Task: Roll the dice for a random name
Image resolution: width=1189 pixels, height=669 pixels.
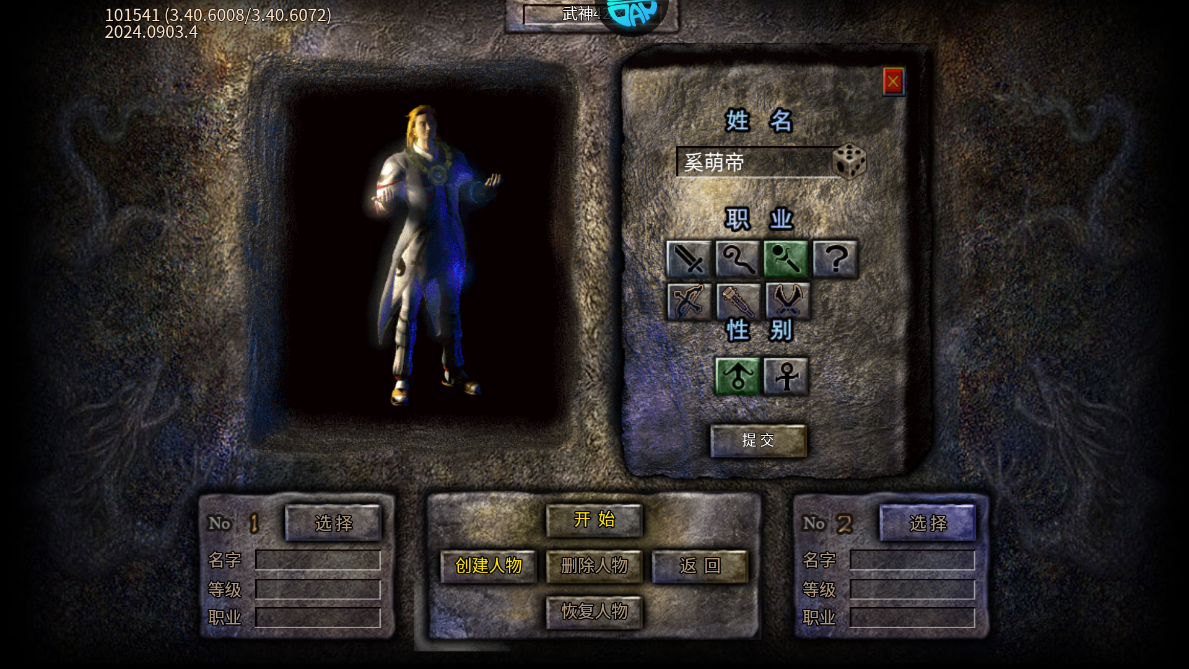Action: tap(849, 162)
